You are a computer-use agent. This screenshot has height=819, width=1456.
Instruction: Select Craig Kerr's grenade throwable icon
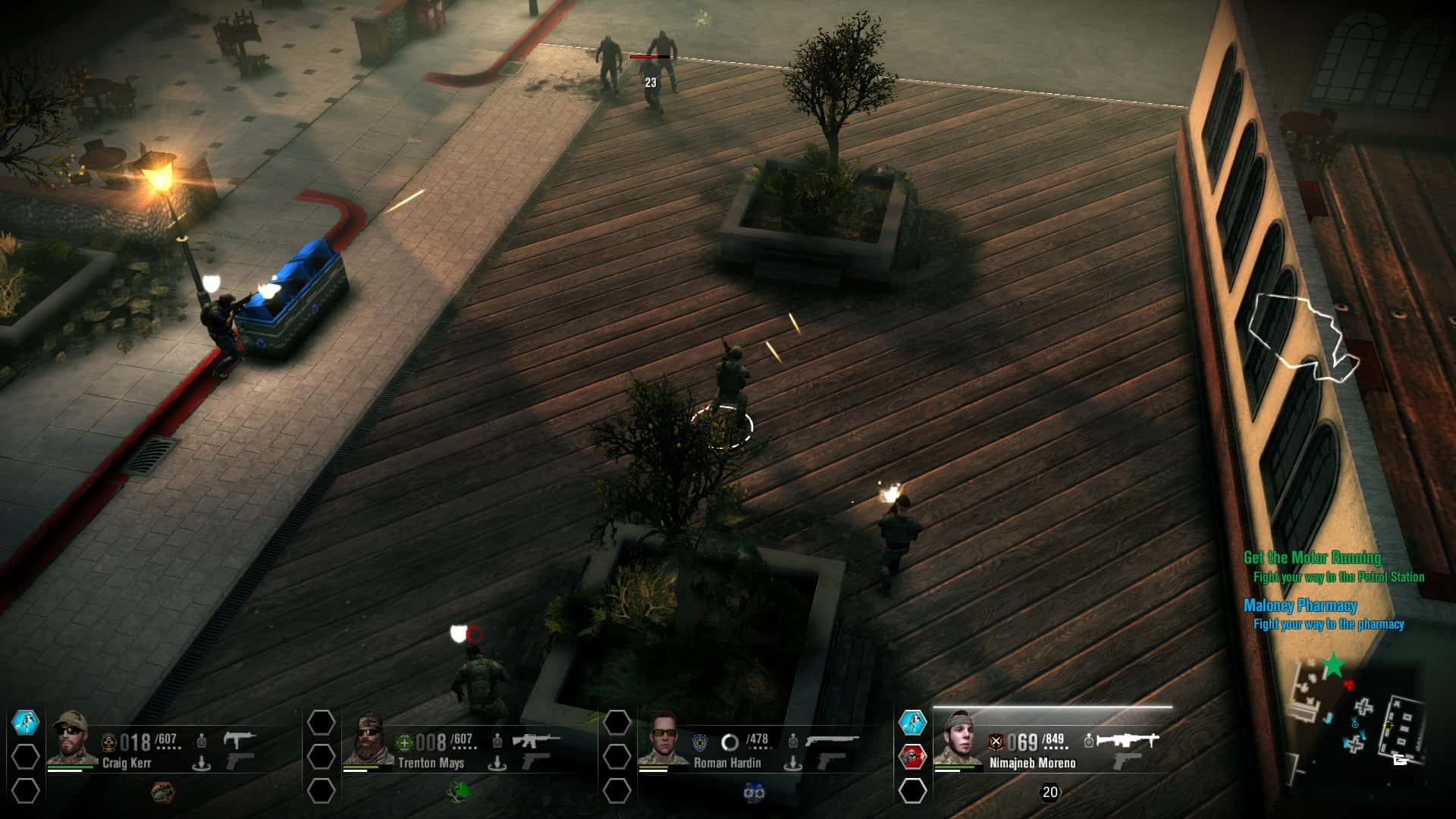pyautogui.click(x=162, y=792)
